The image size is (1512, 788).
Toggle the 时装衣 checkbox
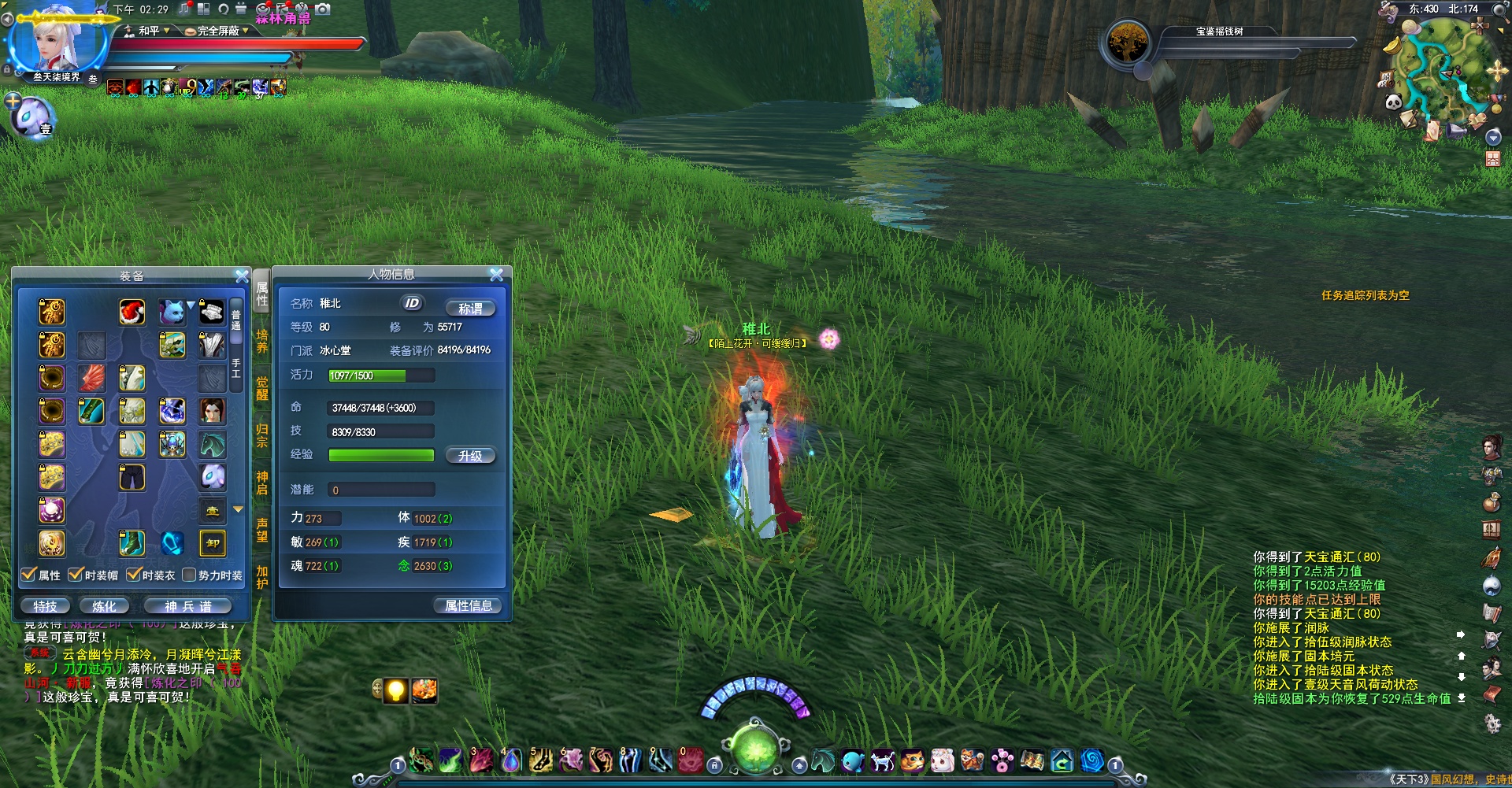click(x=134, y=575)
